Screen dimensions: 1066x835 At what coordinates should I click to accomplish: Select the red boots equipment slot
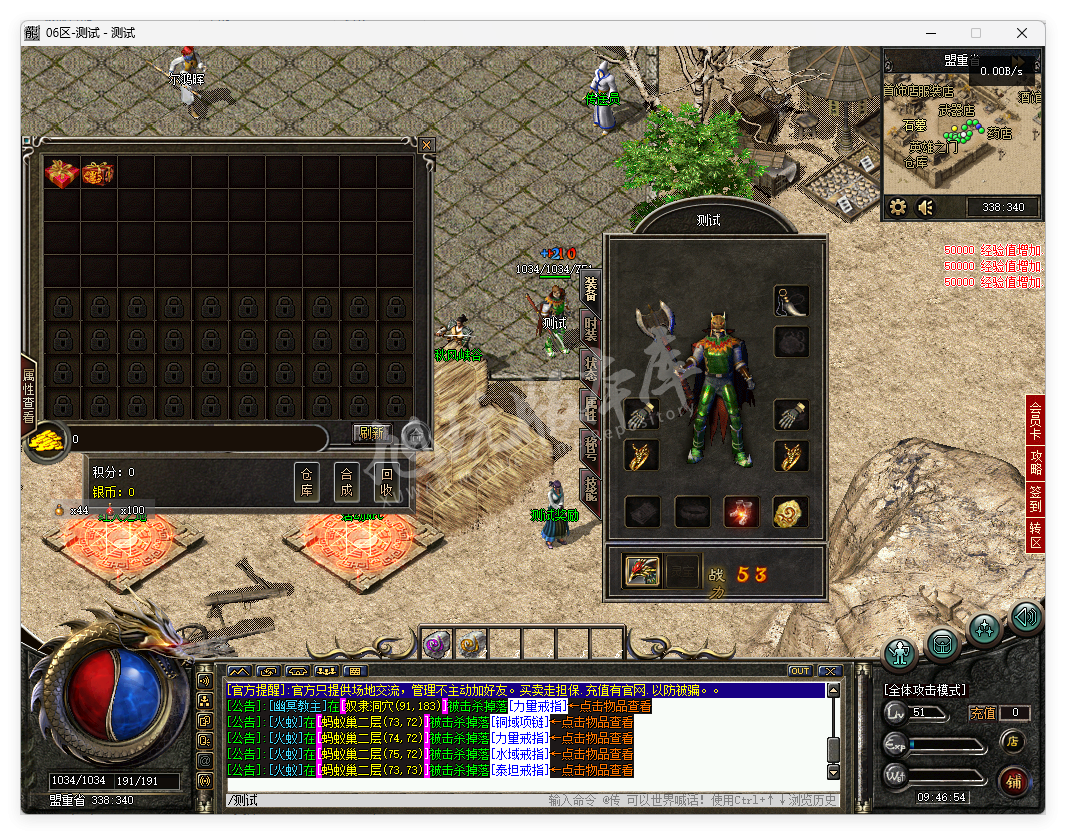pos(741,512)
